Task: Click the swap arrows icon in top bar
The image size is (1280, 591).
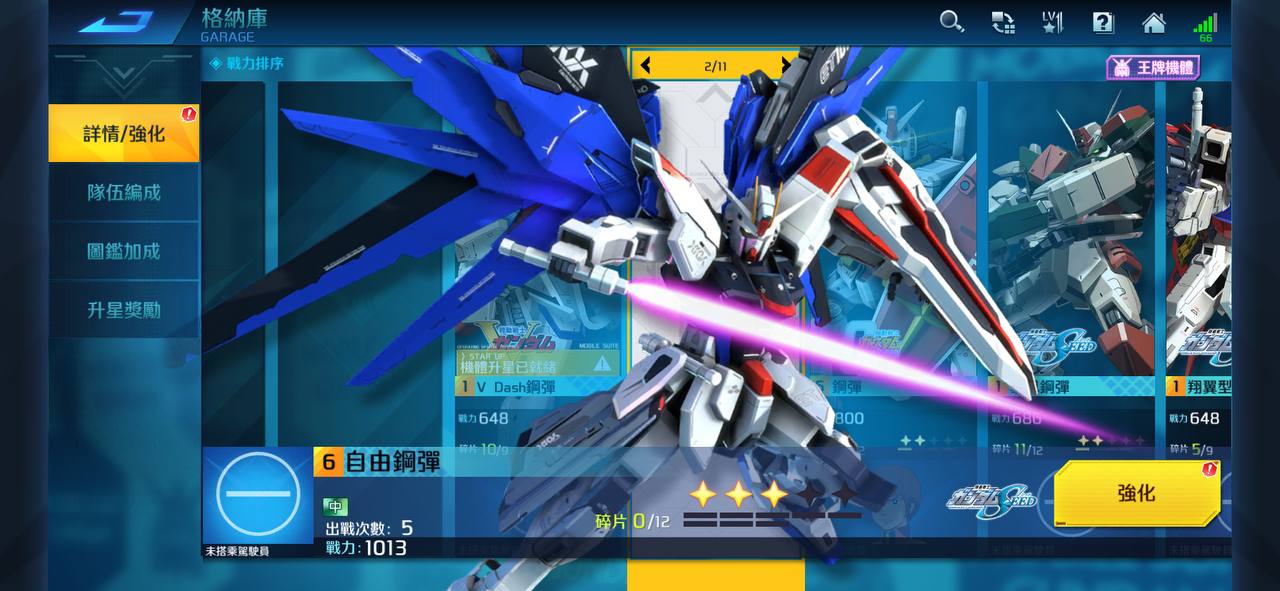Action: pyautogui.click(x=1002, y=22)
